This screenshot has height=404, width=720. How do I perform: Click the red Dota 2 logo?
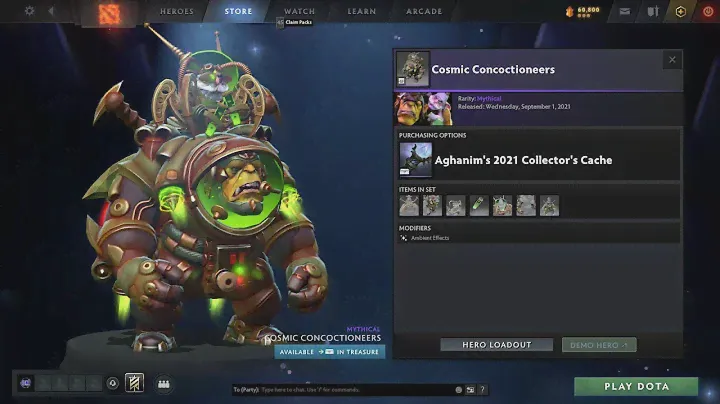[108, 14]
